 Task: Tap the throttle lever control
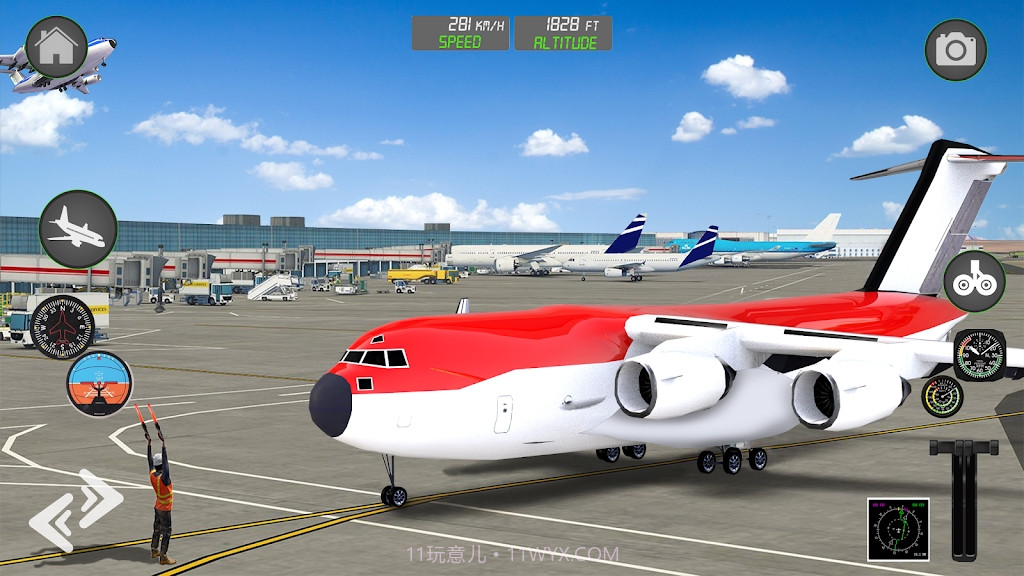[x=961, y=498]
